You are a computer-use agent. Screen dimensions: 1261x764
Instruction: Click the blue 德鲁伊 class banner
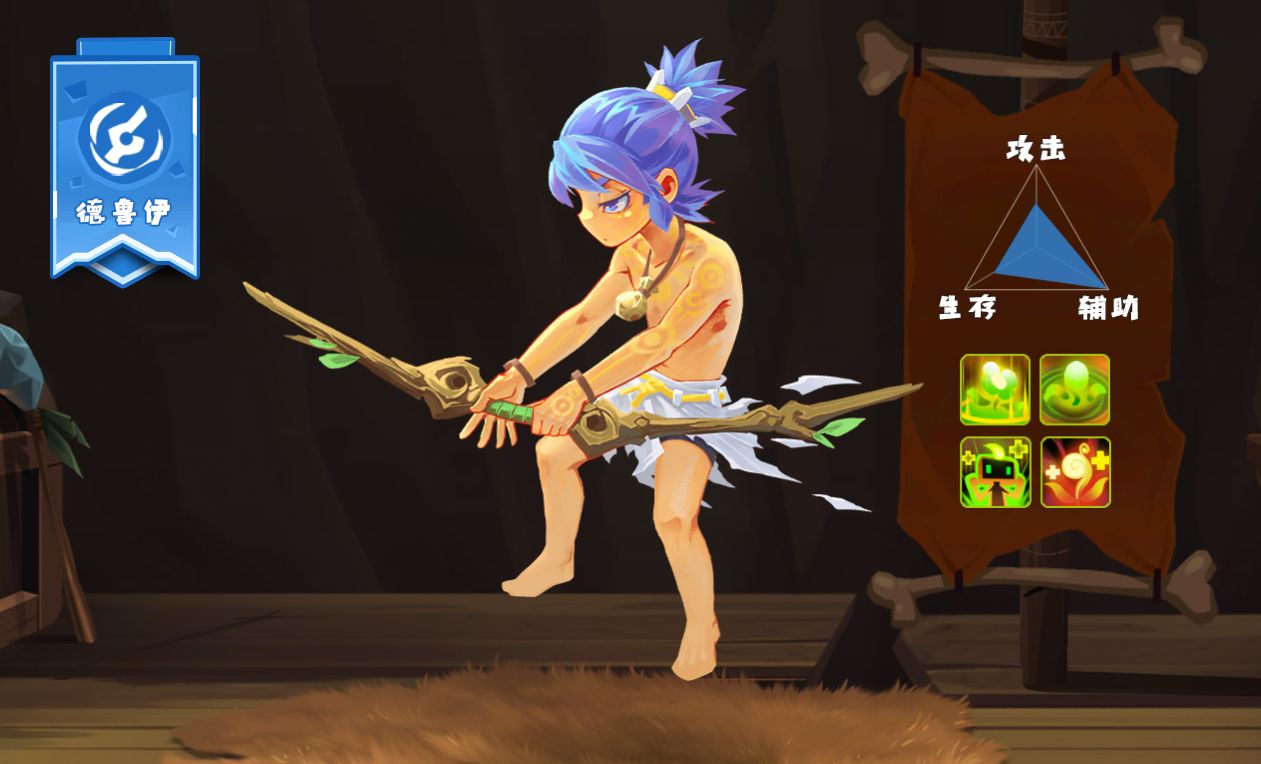125,162
